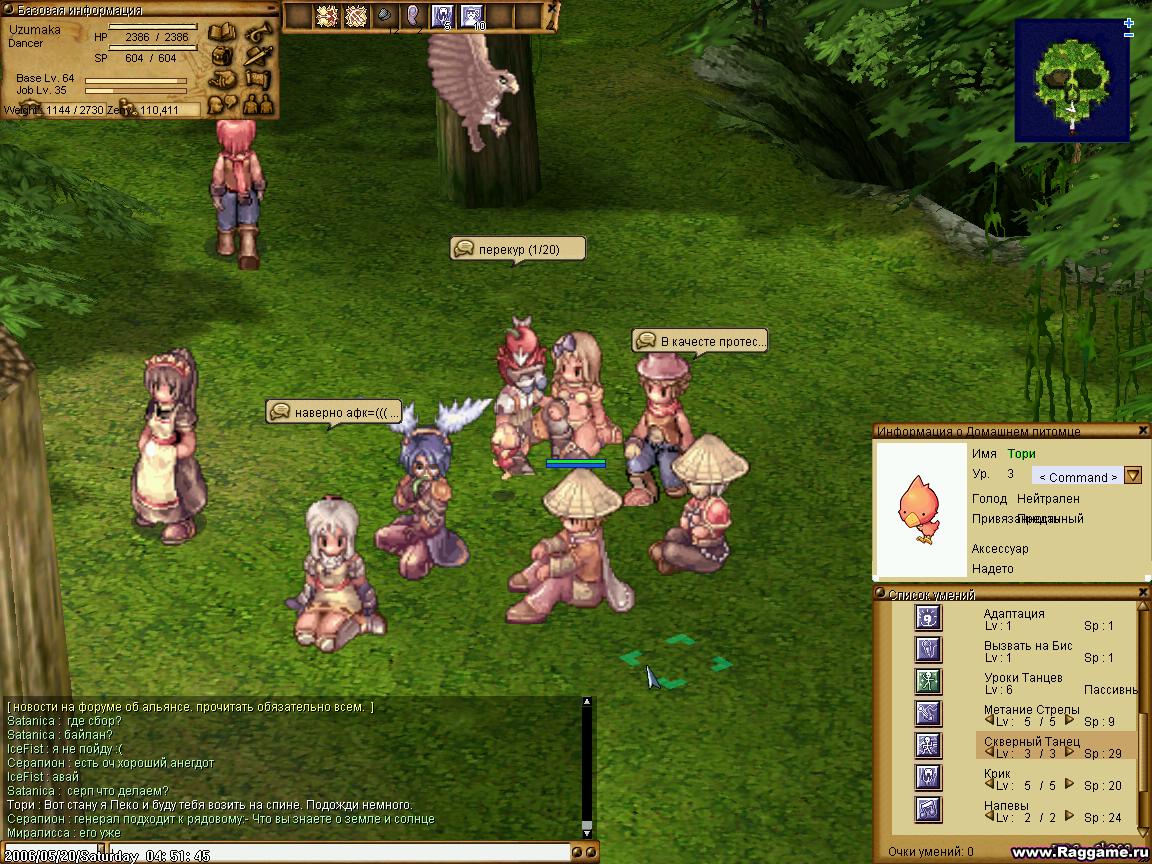1152x864 pixels.
Task: Lower the Крик skill level with left arrow
Action: (x=990, y=785)
